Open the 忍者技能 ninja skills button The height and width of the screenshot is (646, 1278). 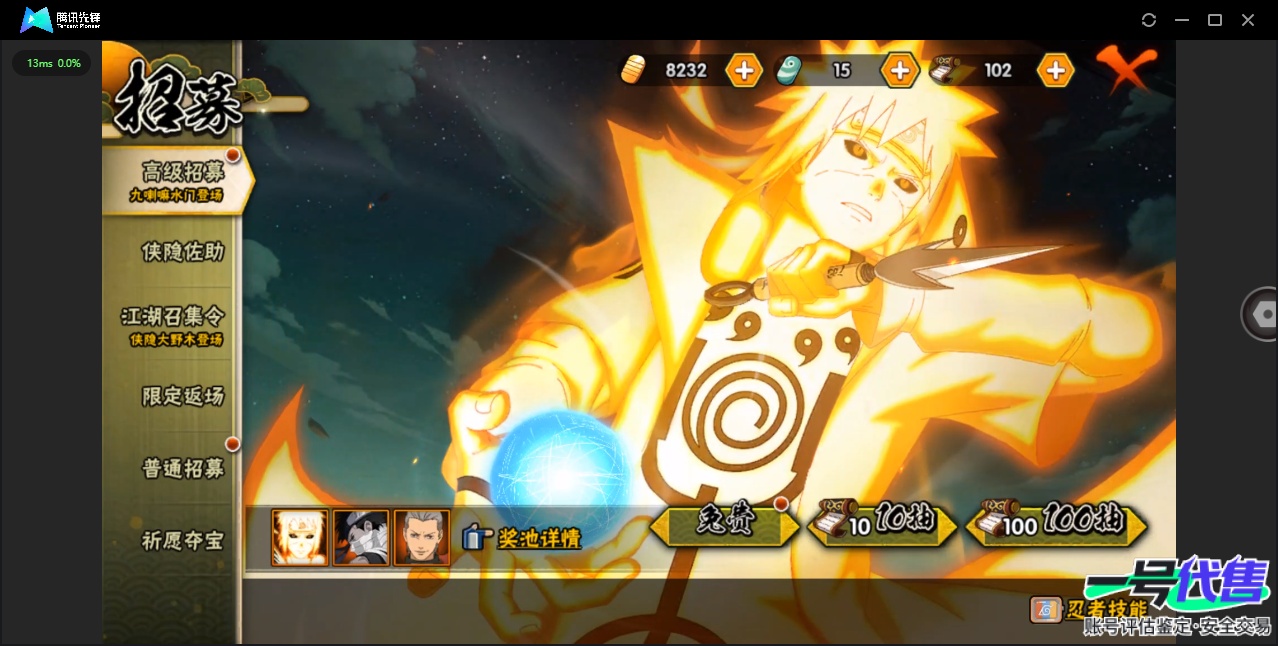1088,609
